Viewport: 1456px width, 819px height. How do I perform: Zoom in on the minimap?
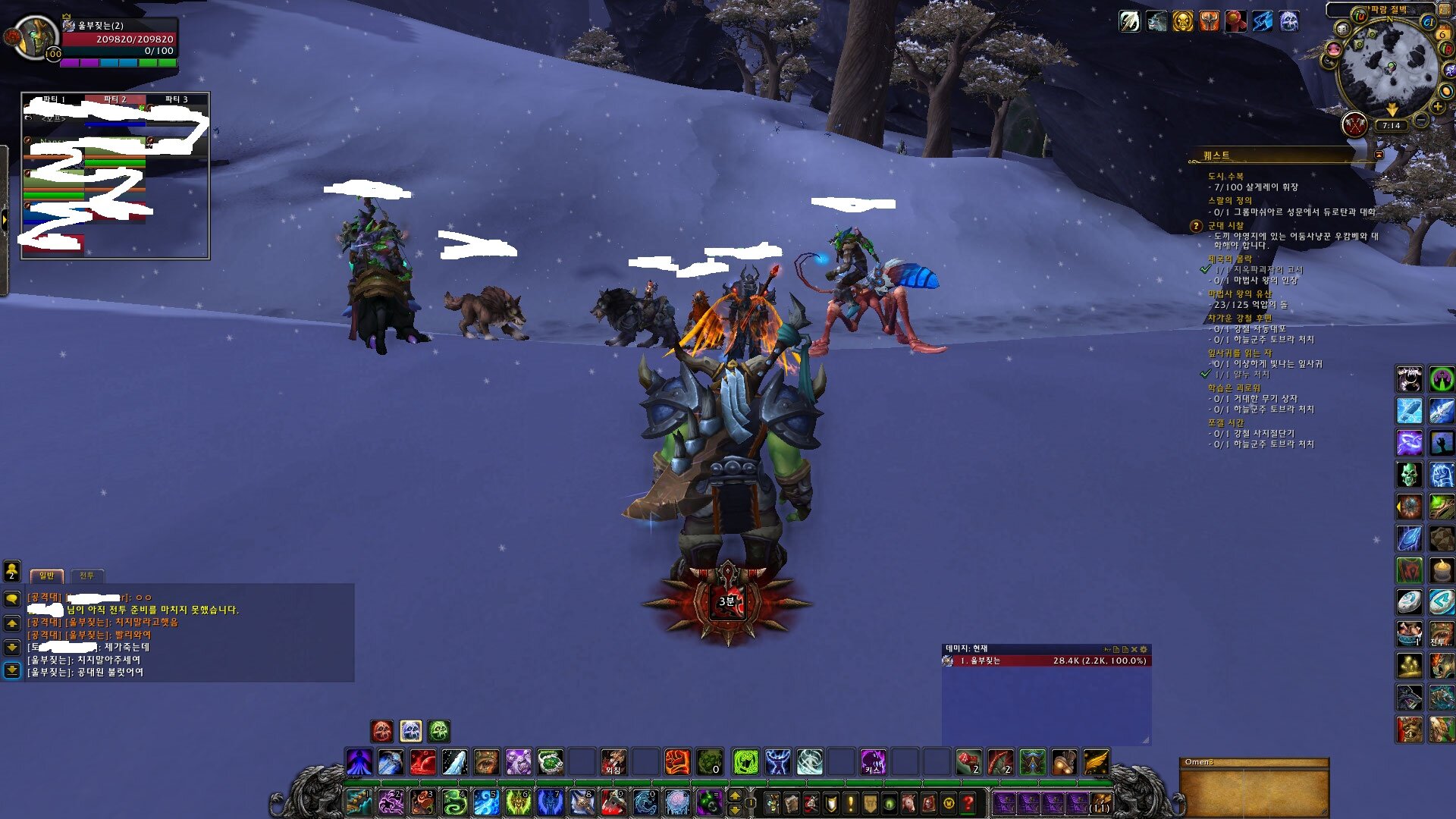point(1438,107)
